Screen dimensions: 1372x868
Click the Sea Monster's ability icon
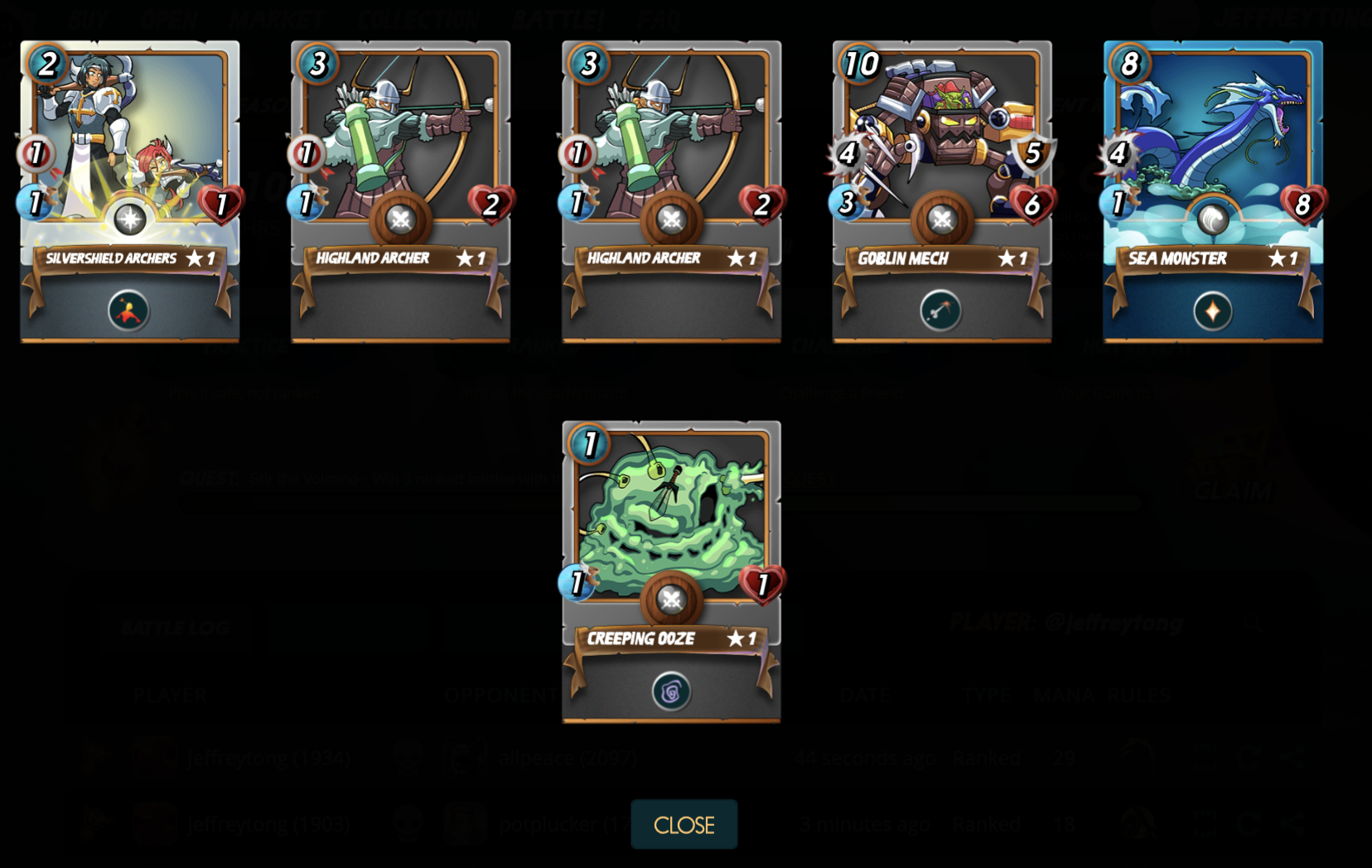coord(1212,311)
